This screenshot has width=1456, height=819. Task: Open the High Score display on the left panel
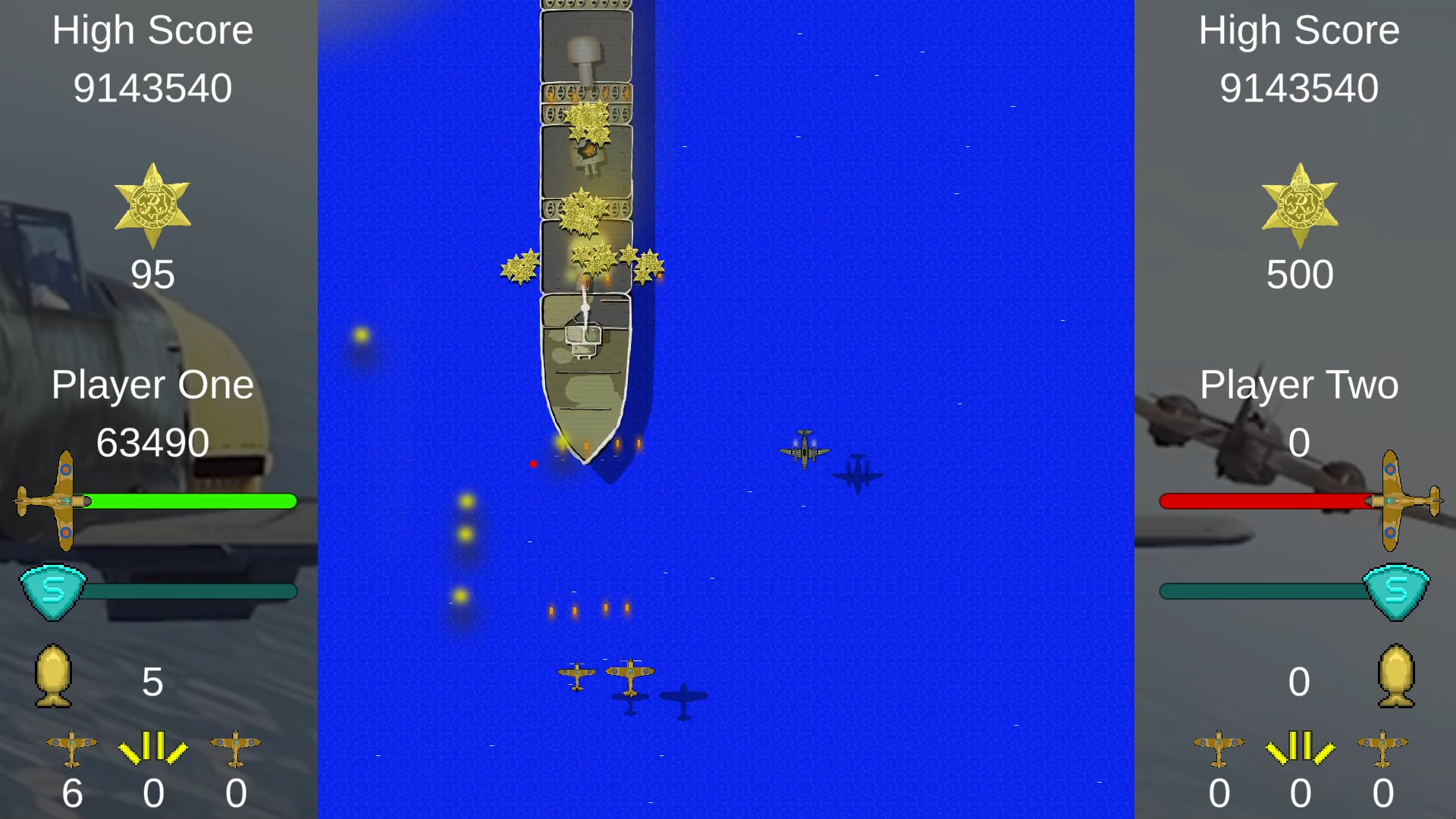[x=152, y=30]
